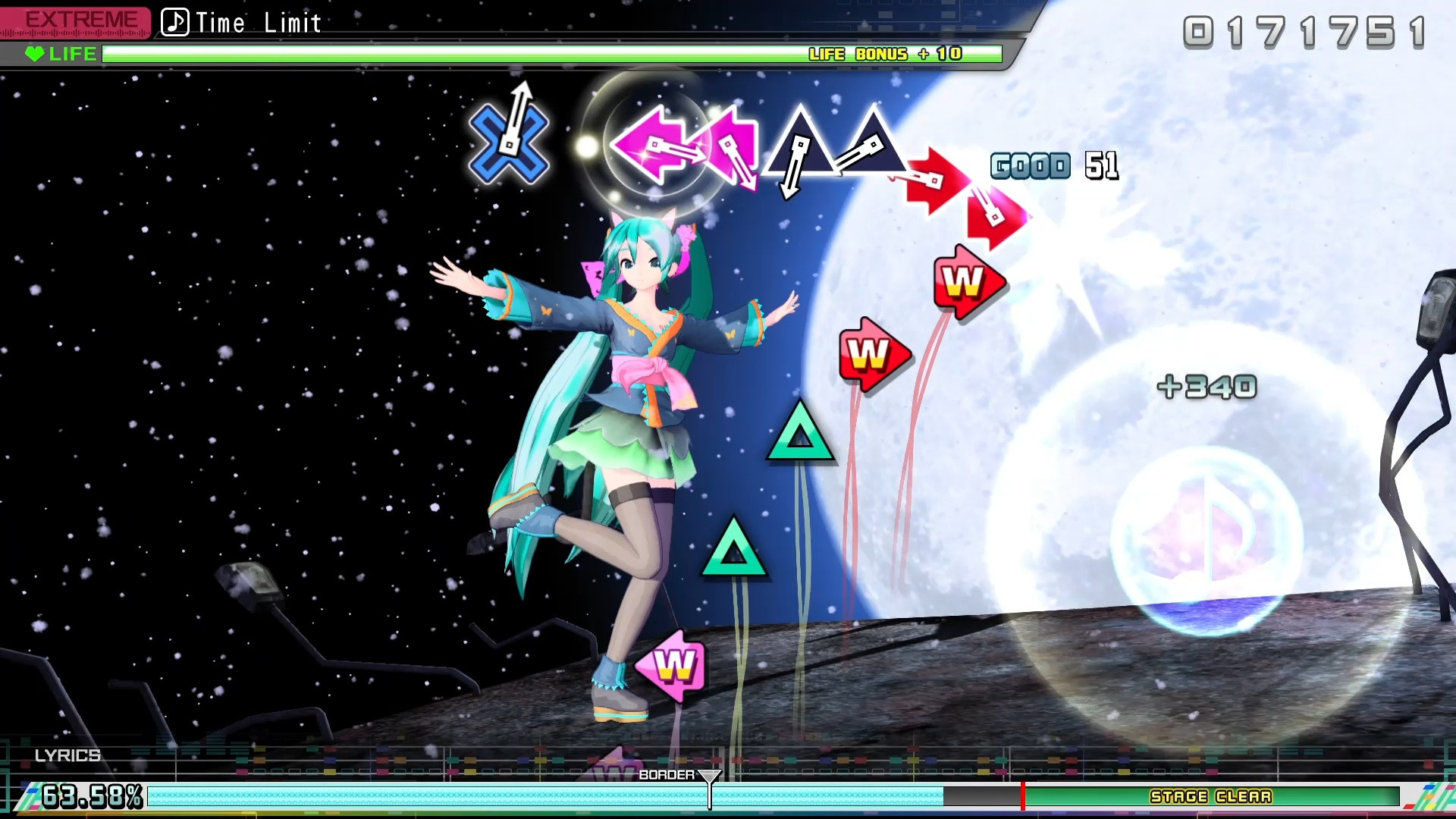Click the blue X note icon
Viewport: 1456px width, 819px height.
coord(510,144)
